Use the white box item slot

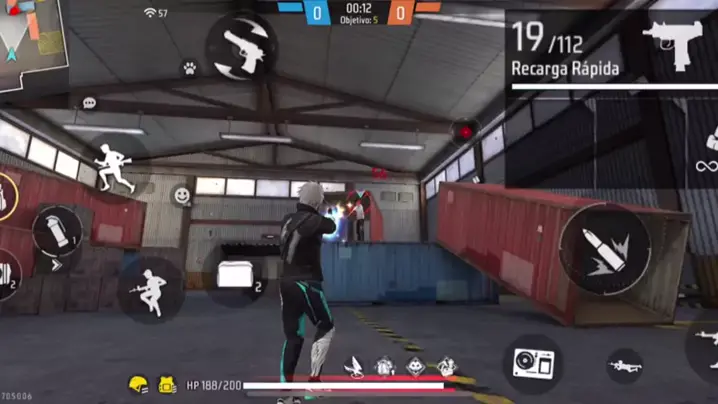[236, 275]
